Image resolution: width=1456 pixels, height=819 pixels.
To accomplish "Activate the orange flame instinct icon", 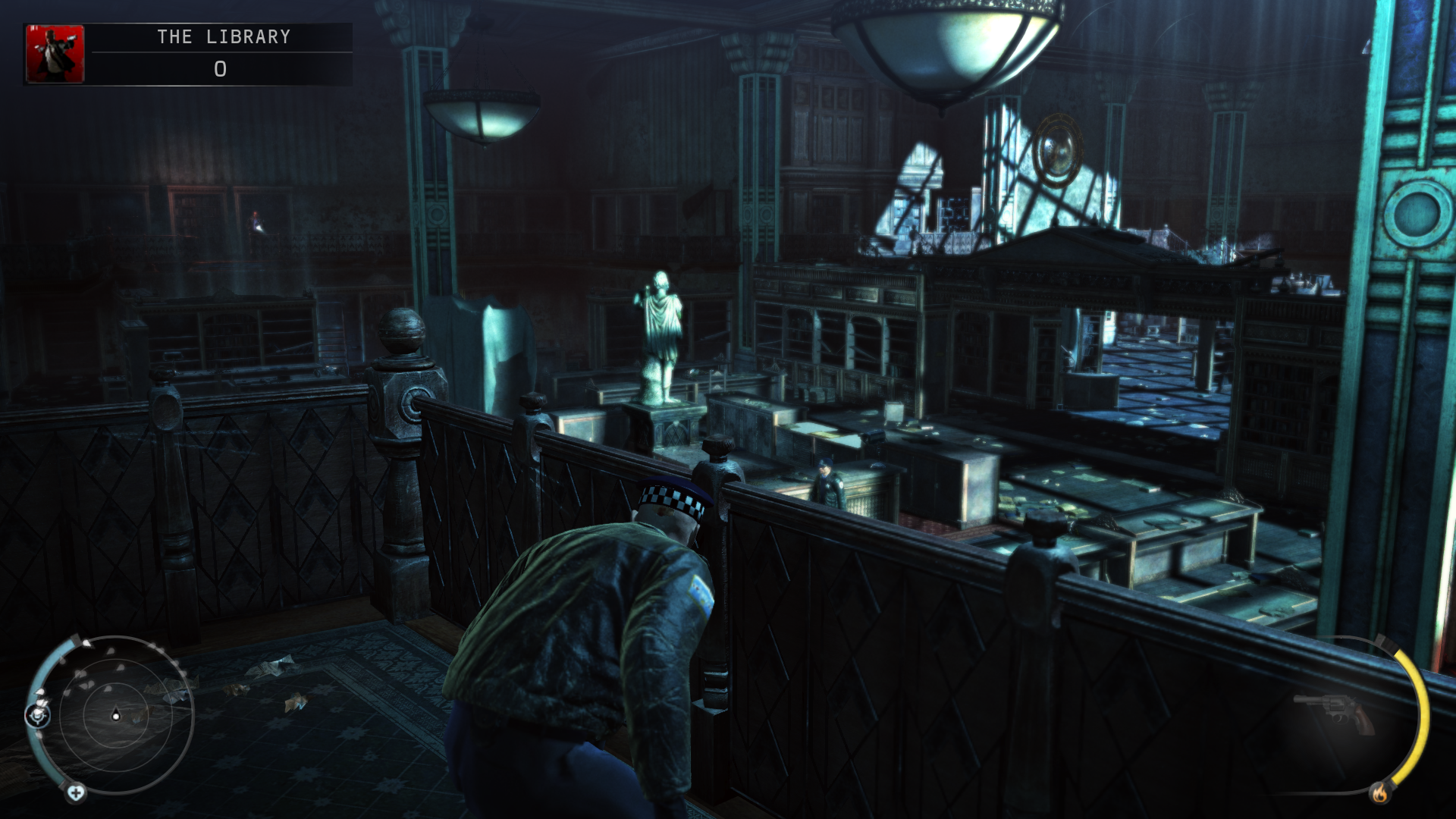I will pos(1379,793).
